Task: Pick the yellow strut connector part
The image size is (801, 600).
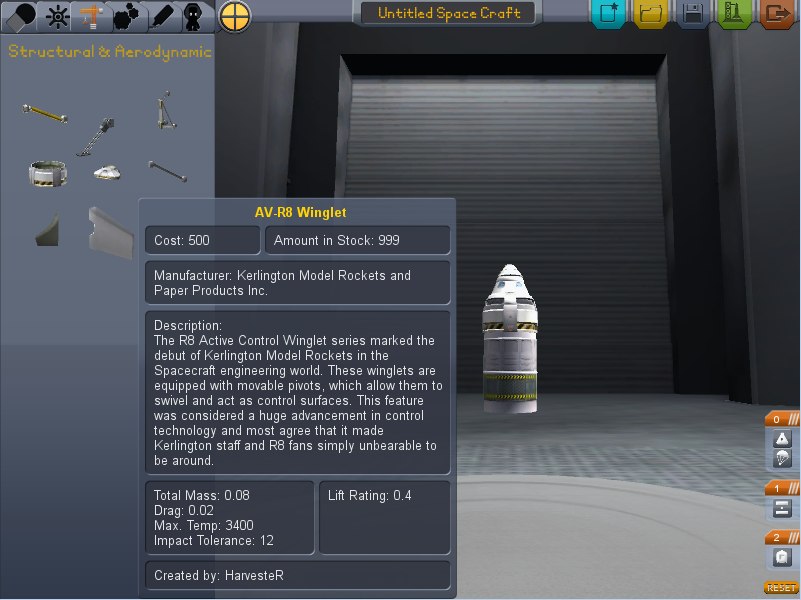Action: coord(45,111)
